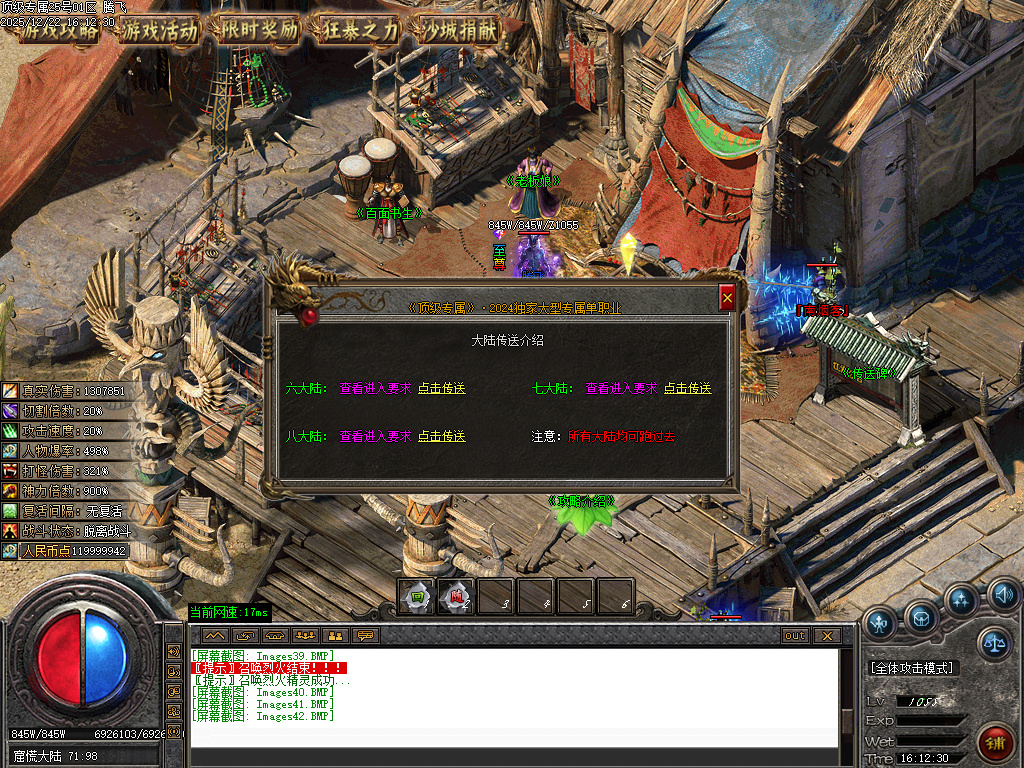View 查看进入要求 for 六大陆
Screen dimensions: 1024x768
coord(375,388)
